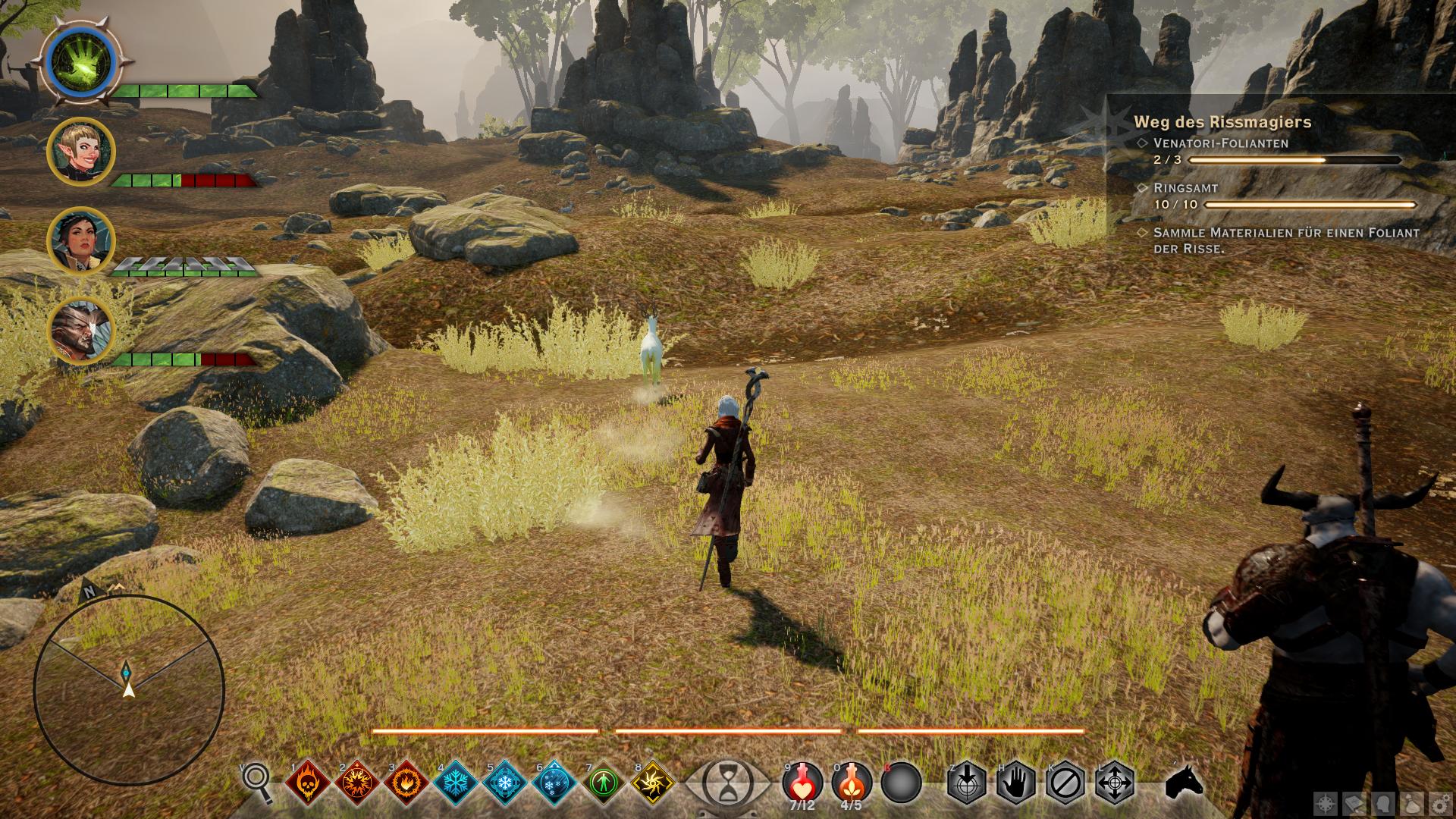Open the tactical camera hourglass eye
The image size is (1456, 819).
point(726,781)
